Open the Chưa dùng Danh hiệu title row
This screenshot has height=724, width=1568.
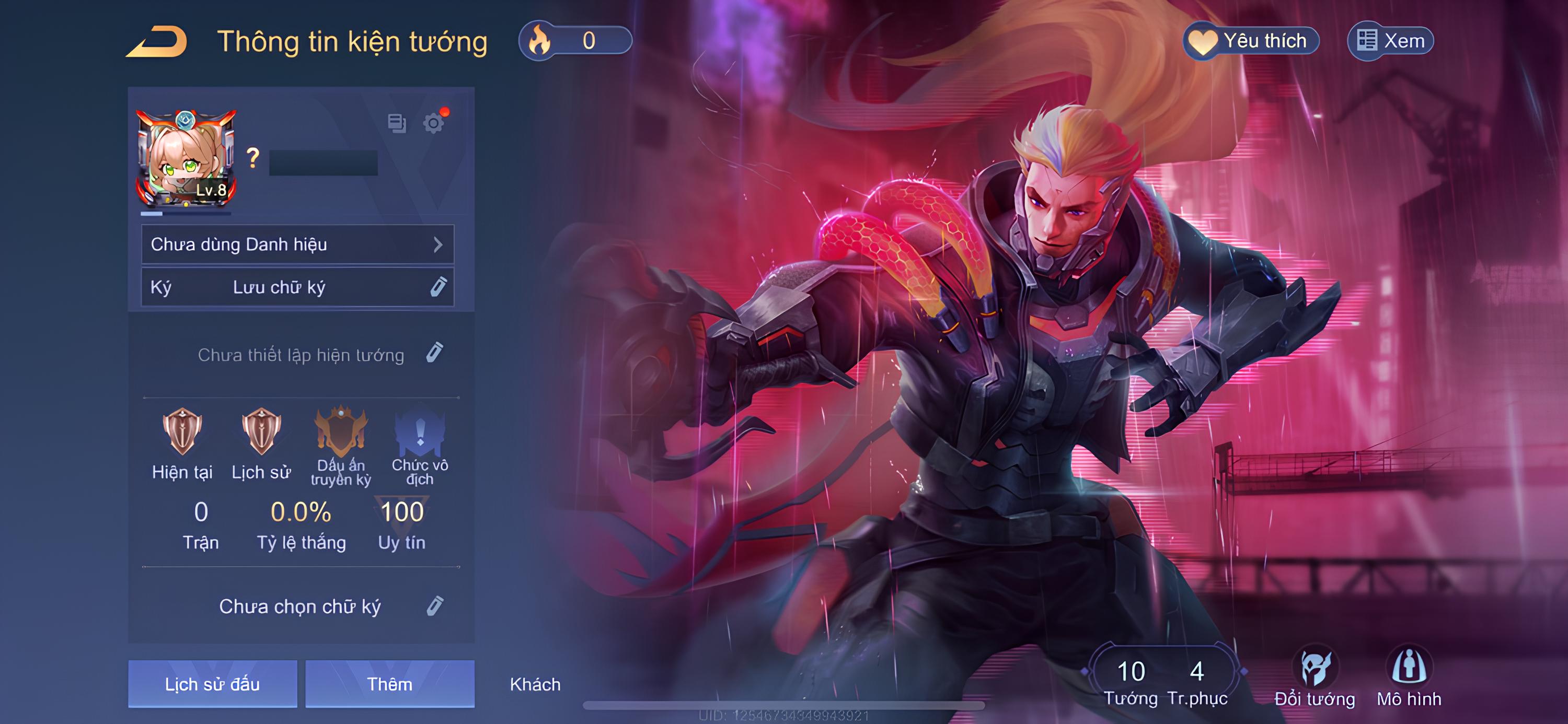[297, 244]
